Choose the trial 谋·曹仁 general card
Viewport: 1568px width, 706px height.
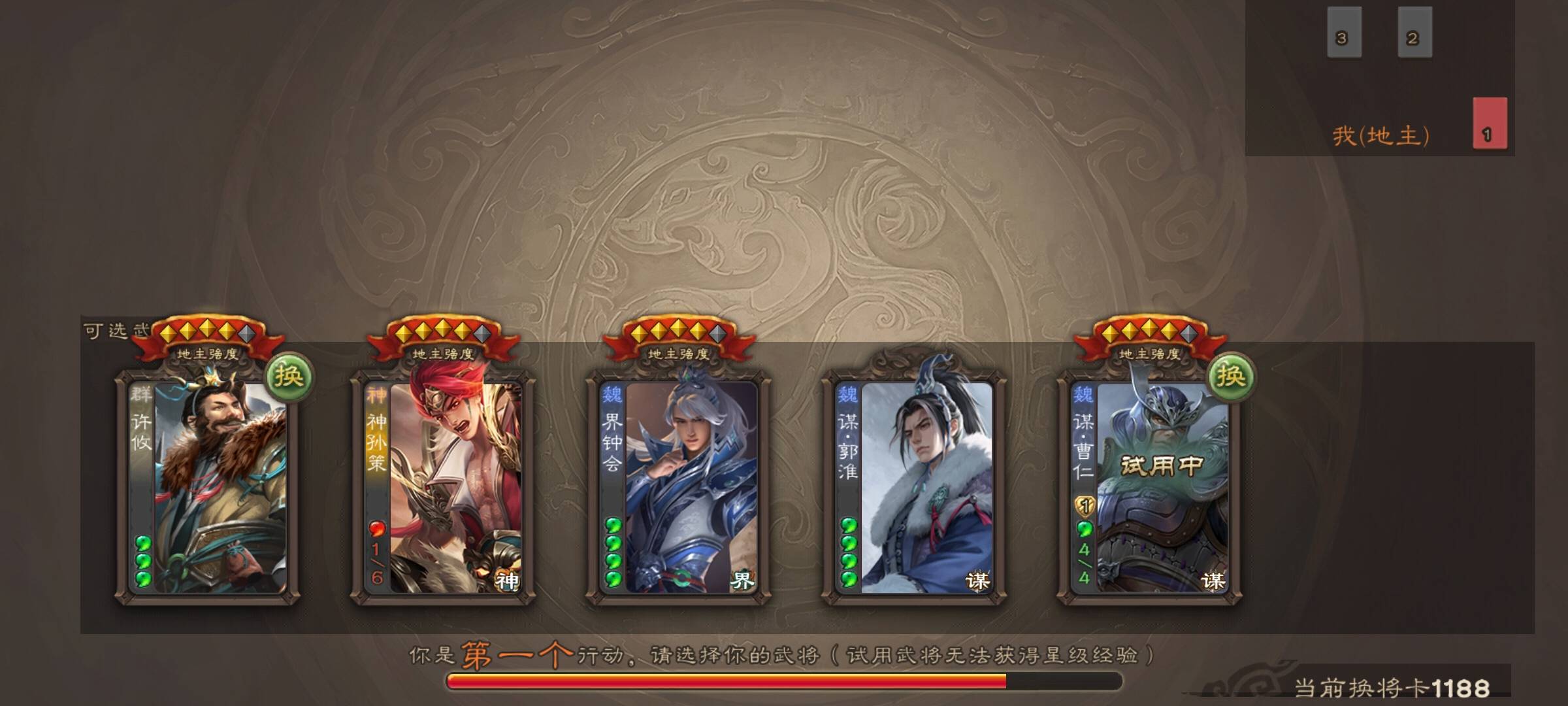click(x=1150, y=487)
